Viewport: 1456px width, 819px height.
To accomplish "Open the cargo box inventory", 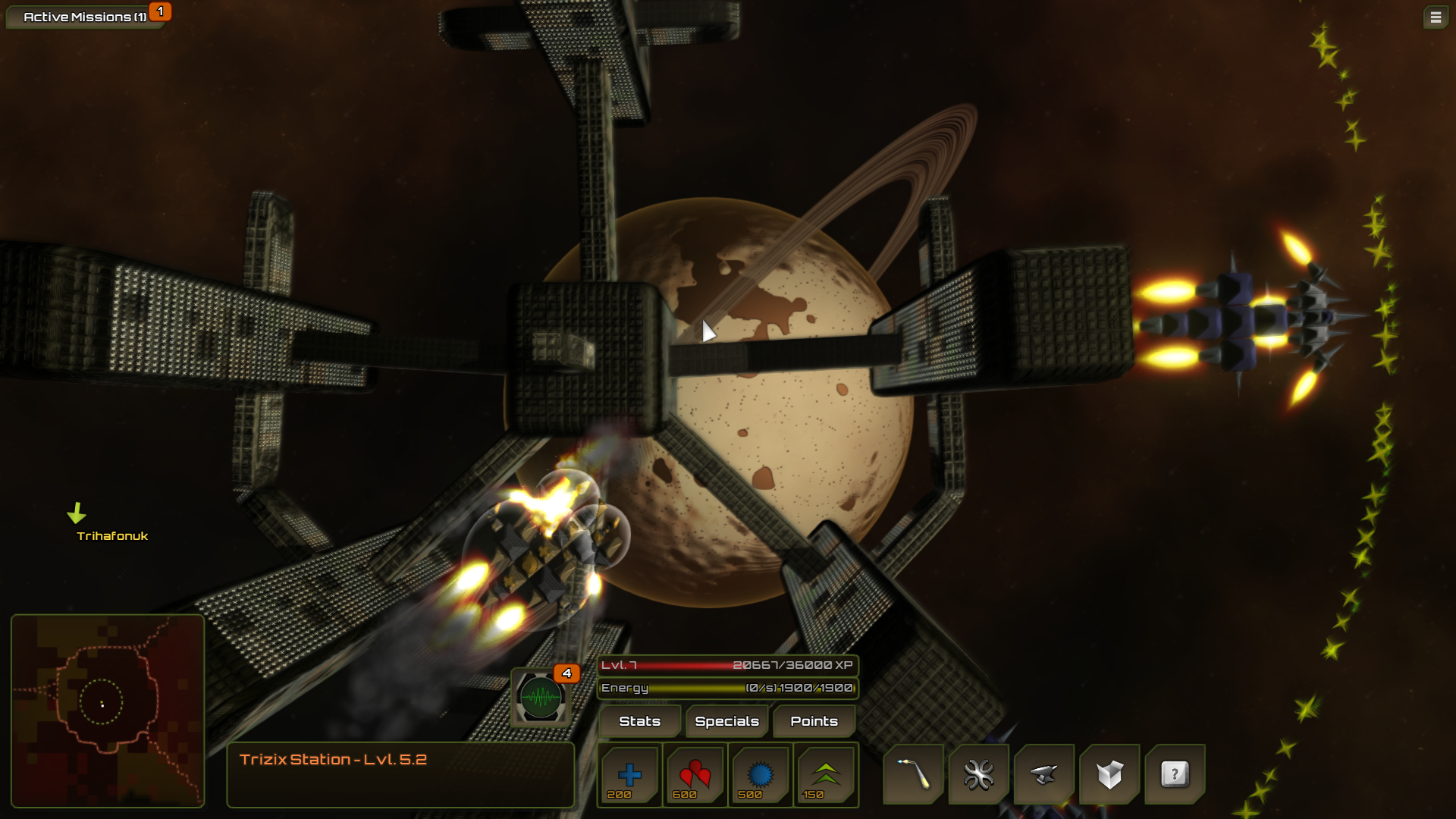I will 1109,774.
